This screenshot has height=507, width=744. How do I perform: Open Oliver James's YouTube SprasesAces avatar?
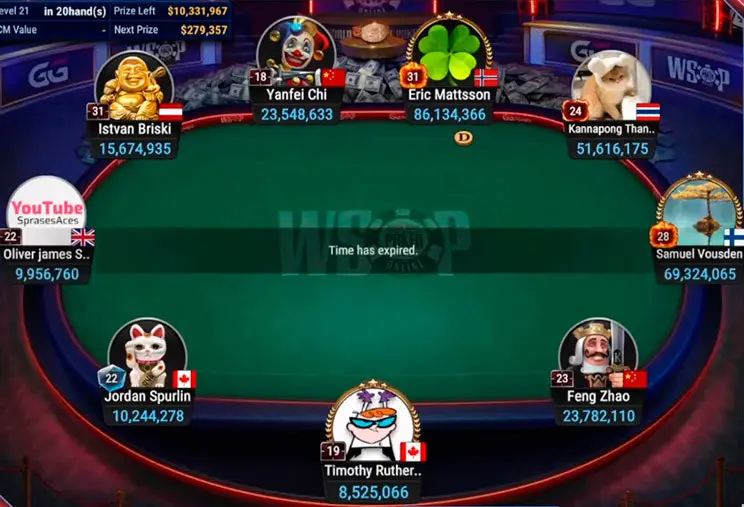46,212
